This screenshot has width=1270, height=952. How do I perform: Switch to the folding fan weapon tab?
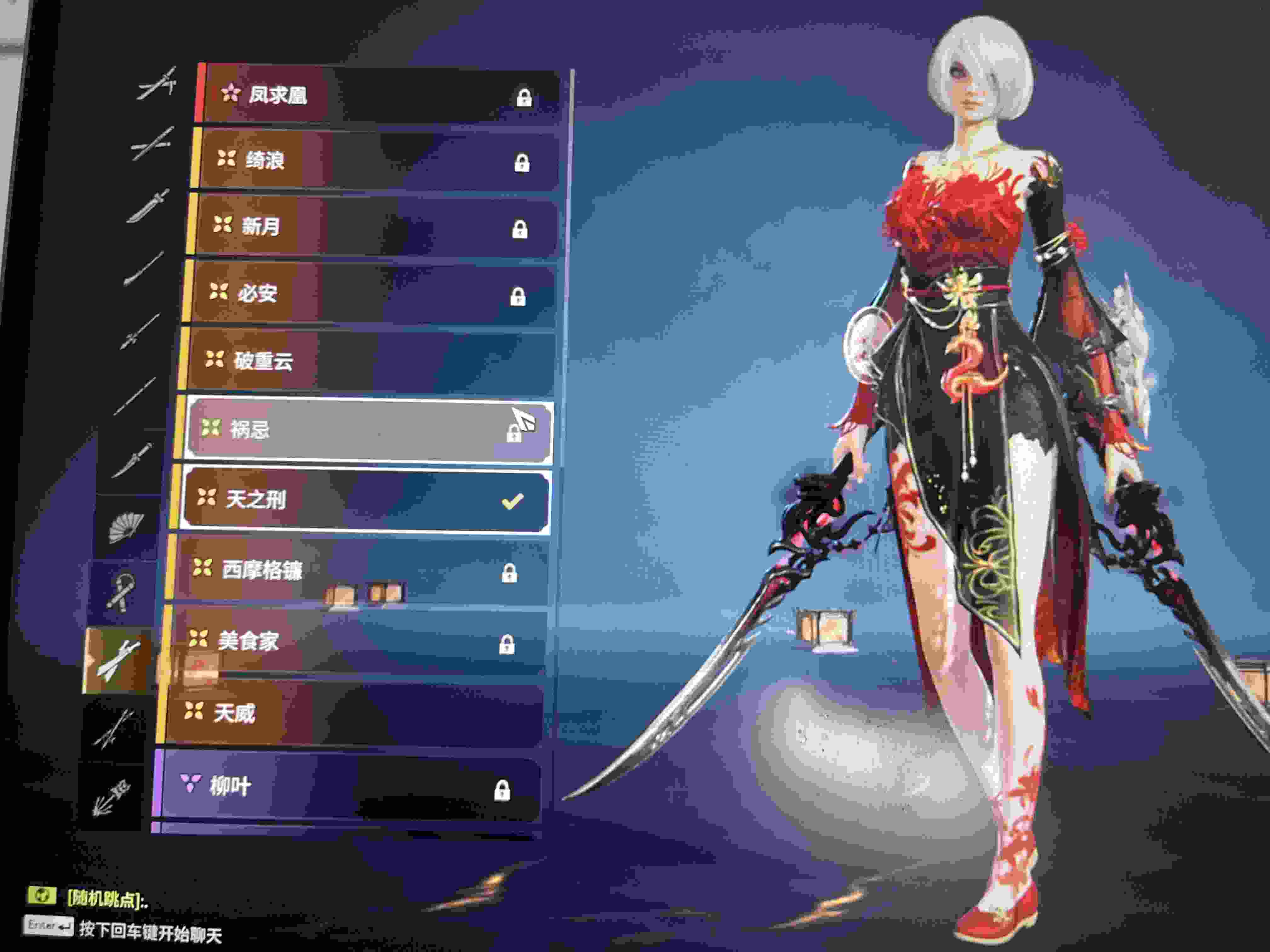click(126, 527)
